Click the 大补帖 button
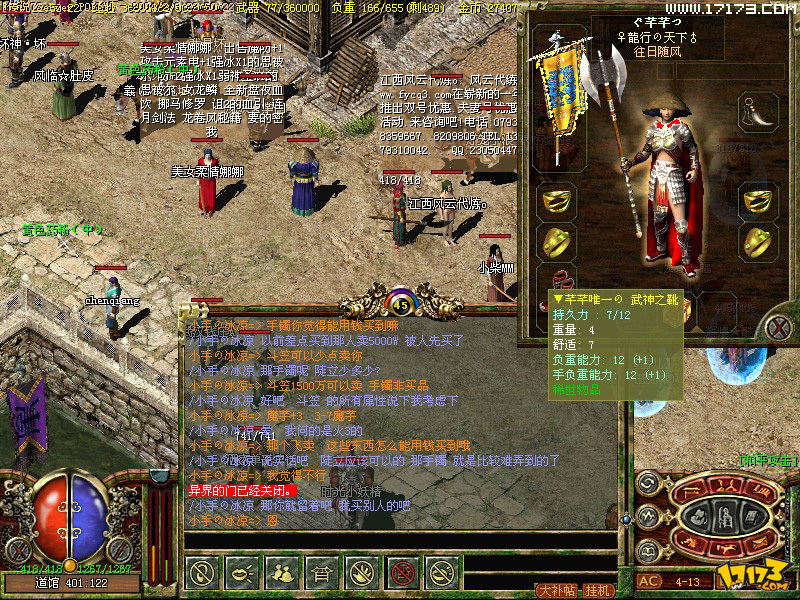 pyautogui.click(x=557, y=590)
